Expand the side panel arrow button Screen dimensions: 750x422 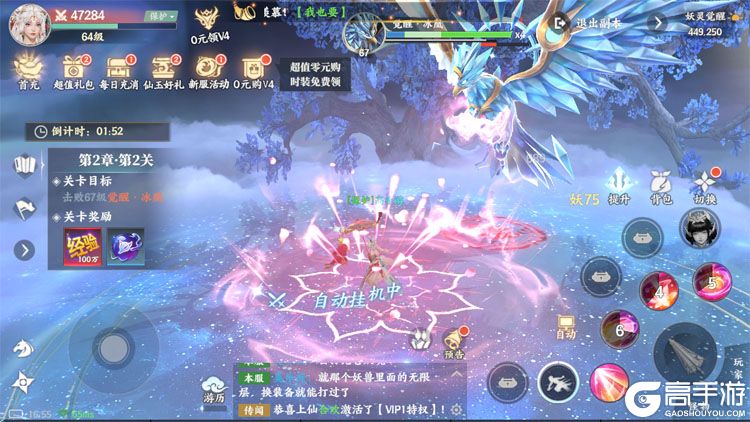[x=24, y=249]
